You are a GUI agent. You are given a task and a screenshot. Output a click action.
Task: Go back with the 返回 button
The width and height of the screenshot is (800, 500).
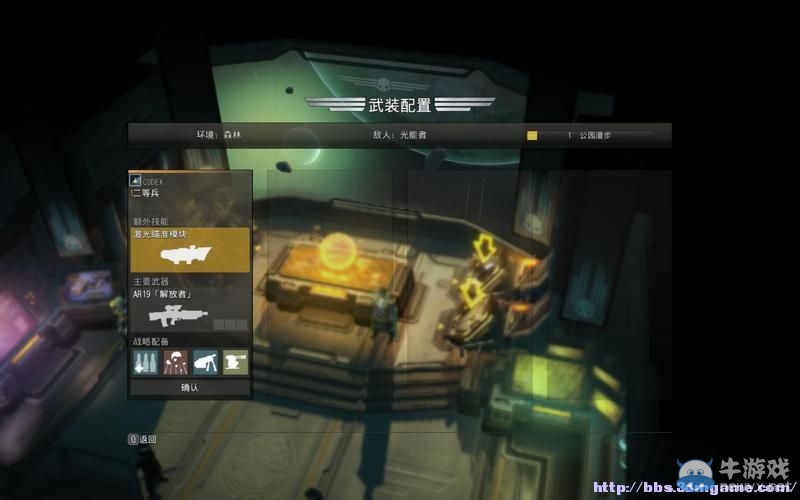click(x=143, y=439)
